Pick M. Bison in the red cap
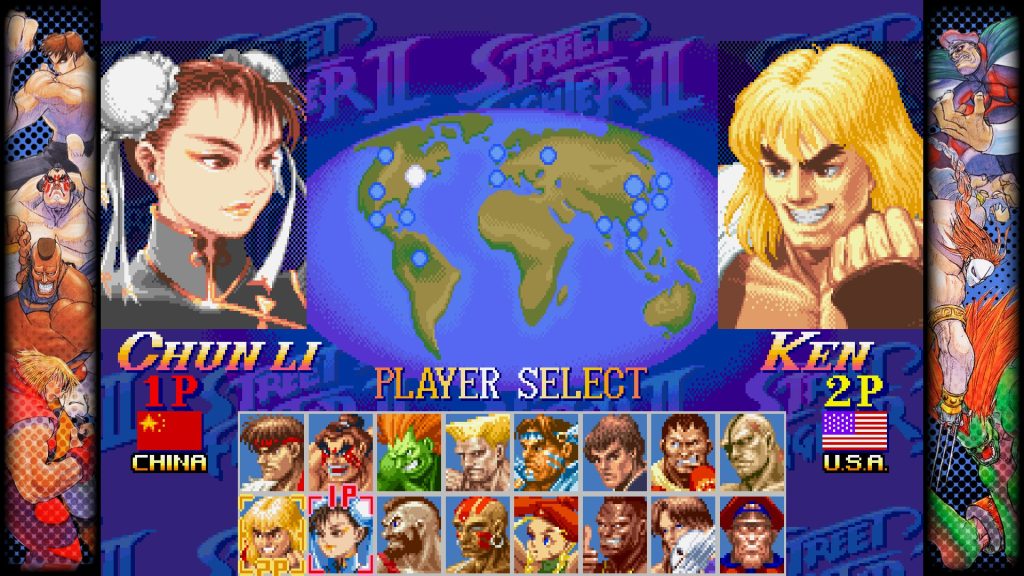The height and width of the screenshot is (576, 1024). click(752, 531)
